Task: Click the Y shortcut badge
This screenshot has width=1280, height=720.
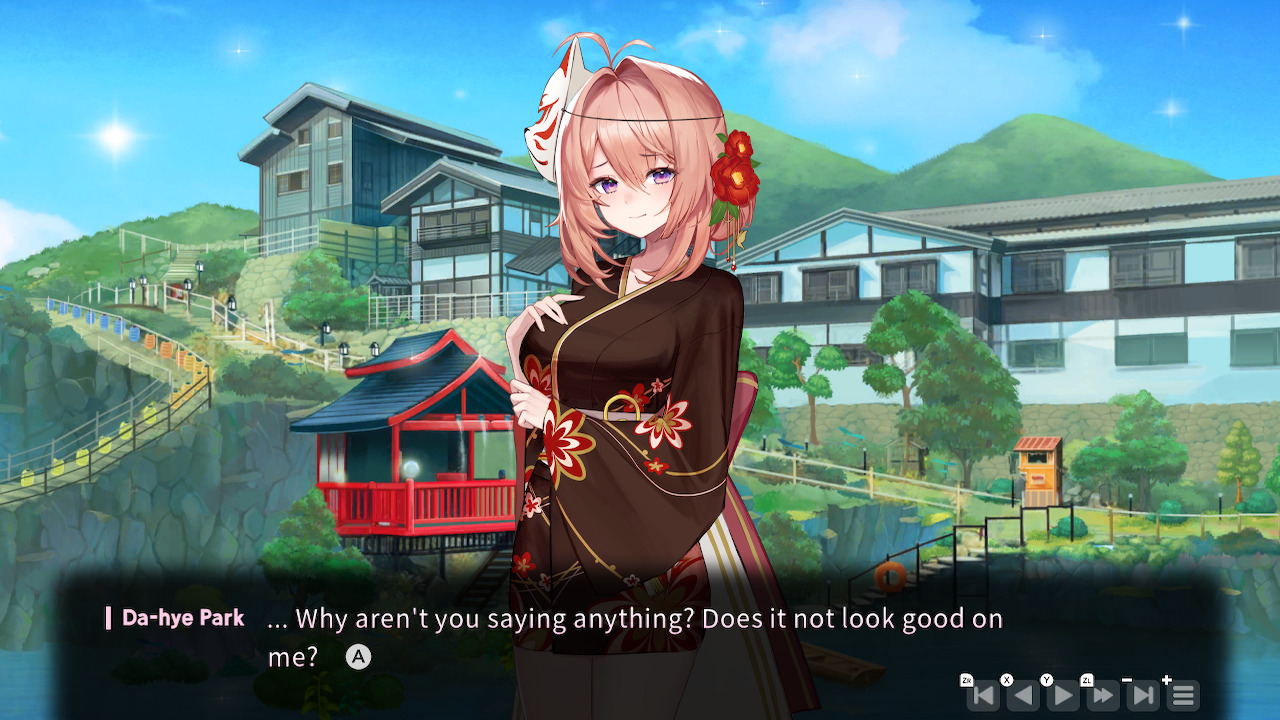Action: coord(1046,679)
